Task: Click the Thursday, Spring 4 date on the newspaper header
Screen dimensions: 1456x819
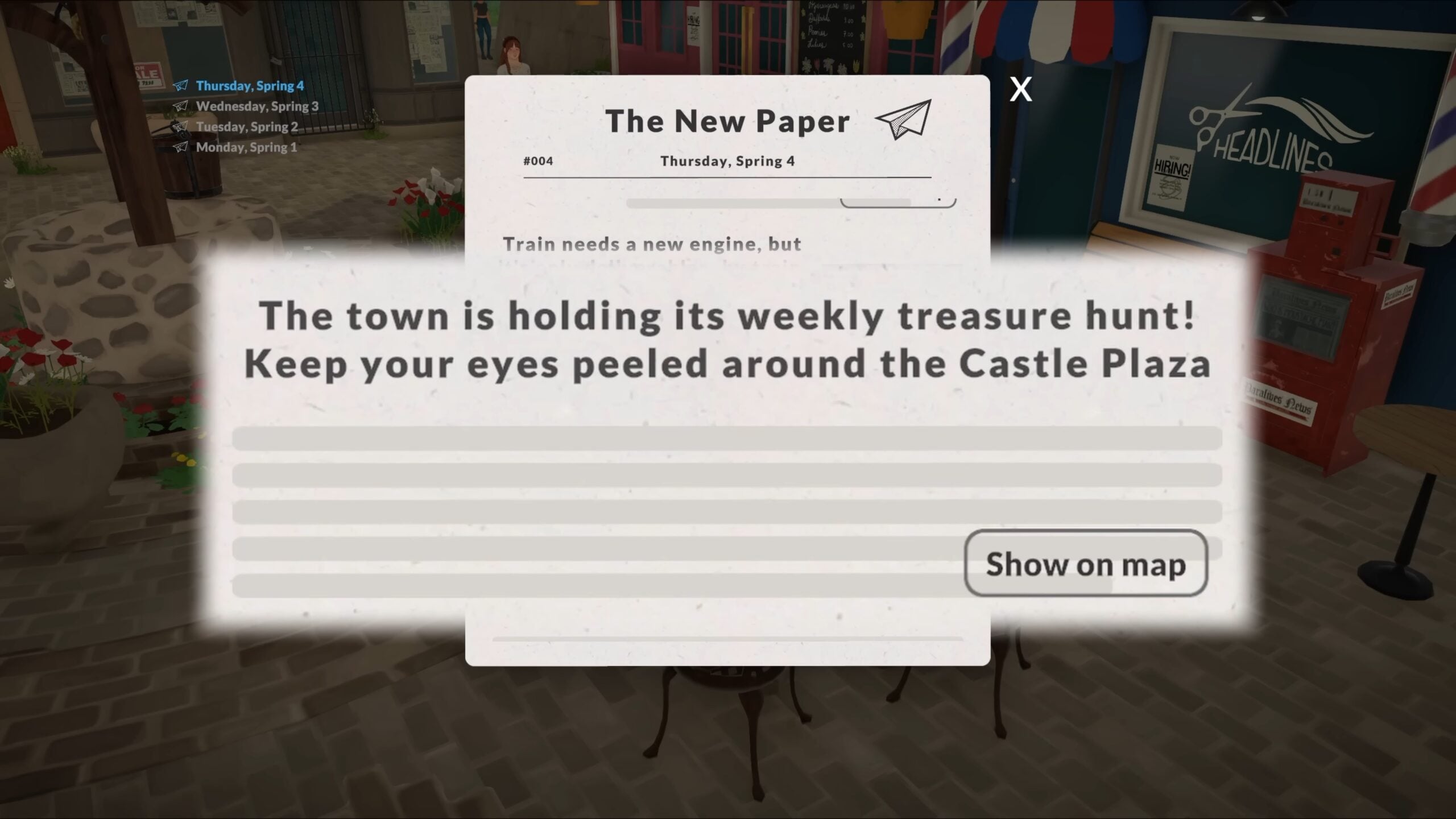Action: pos(728,161)
